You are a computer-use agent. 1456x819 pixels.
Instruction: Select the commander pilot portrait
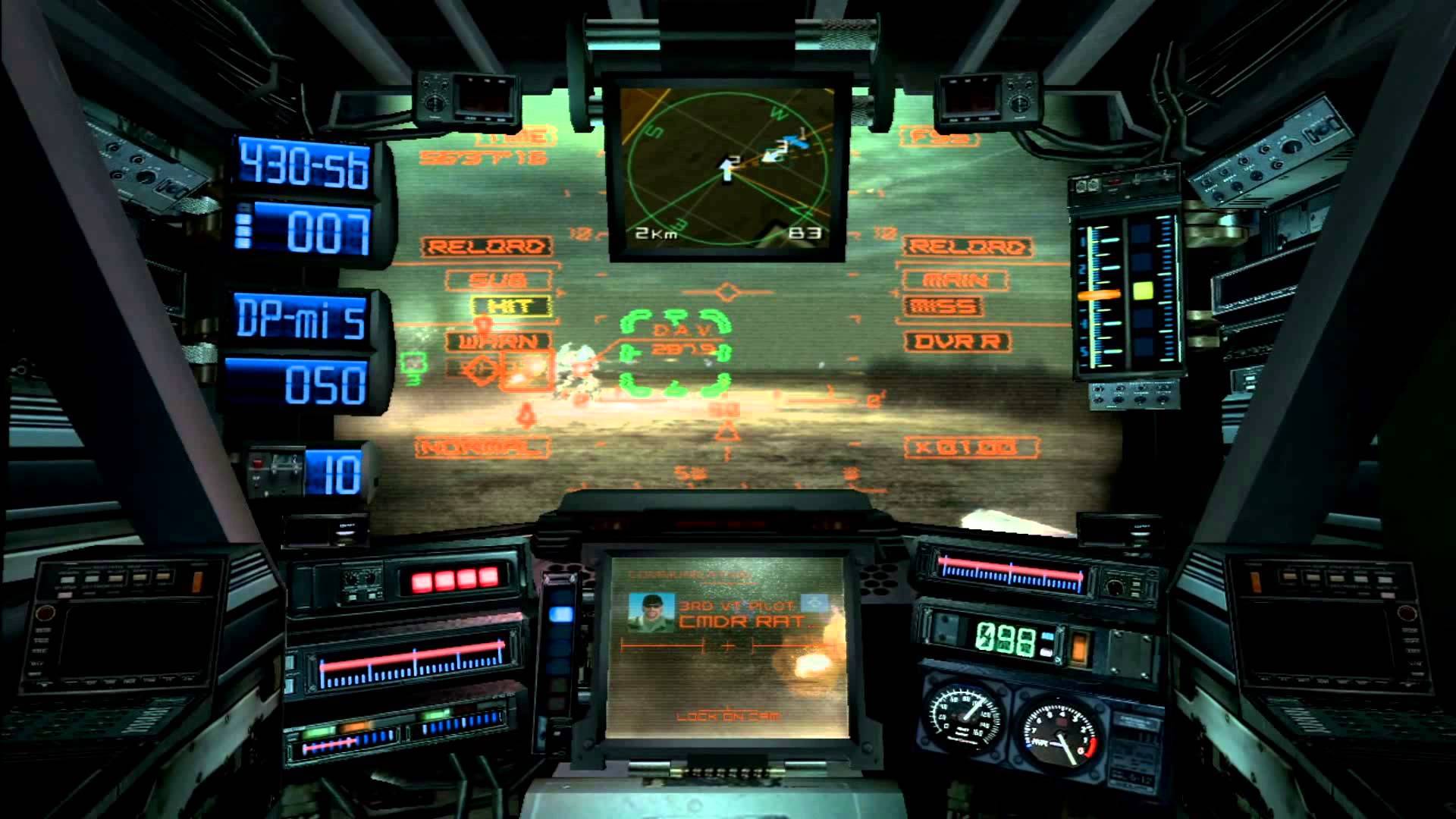coord(651,613)
